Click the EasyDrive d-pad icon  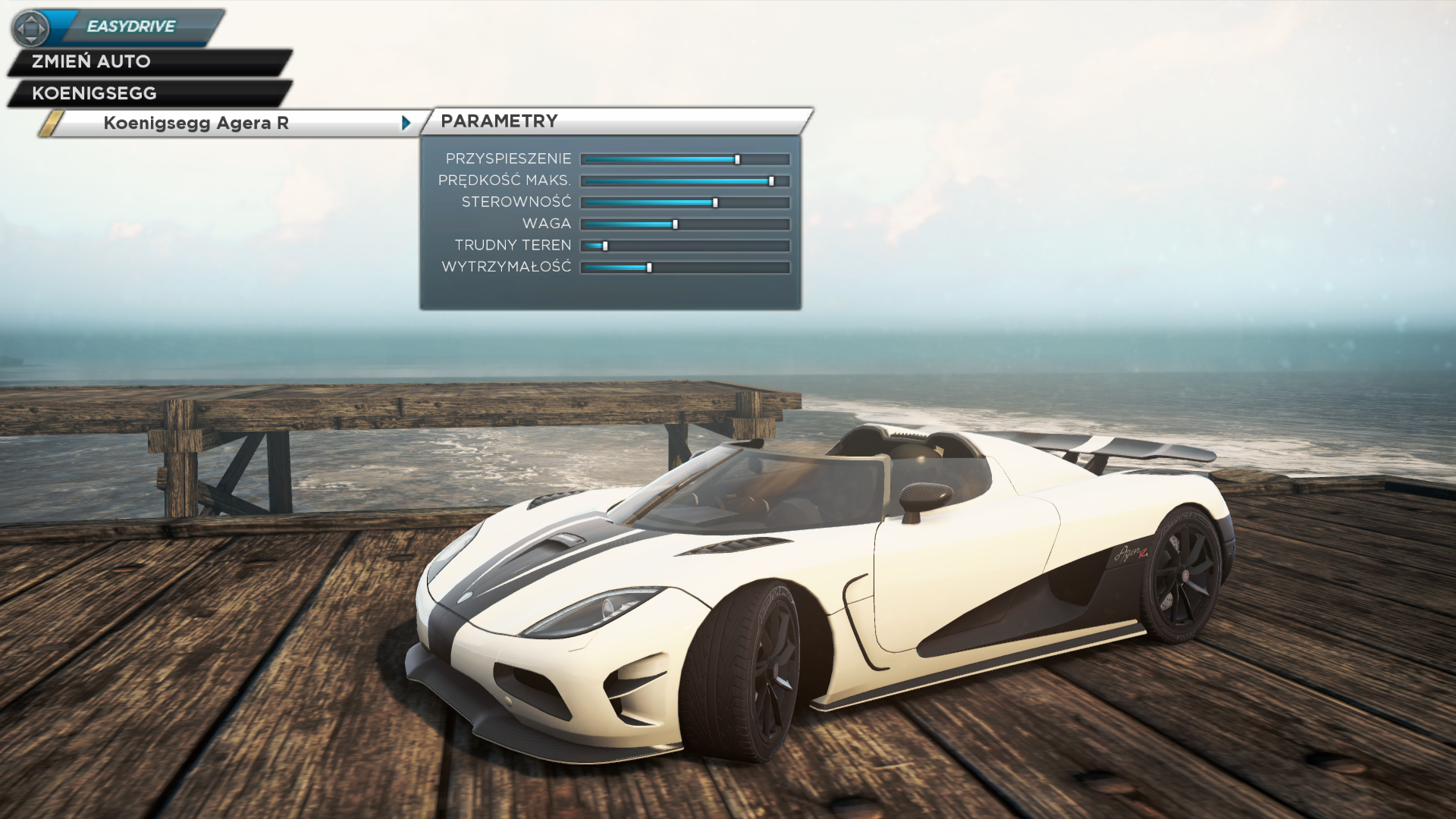(31, 29)
